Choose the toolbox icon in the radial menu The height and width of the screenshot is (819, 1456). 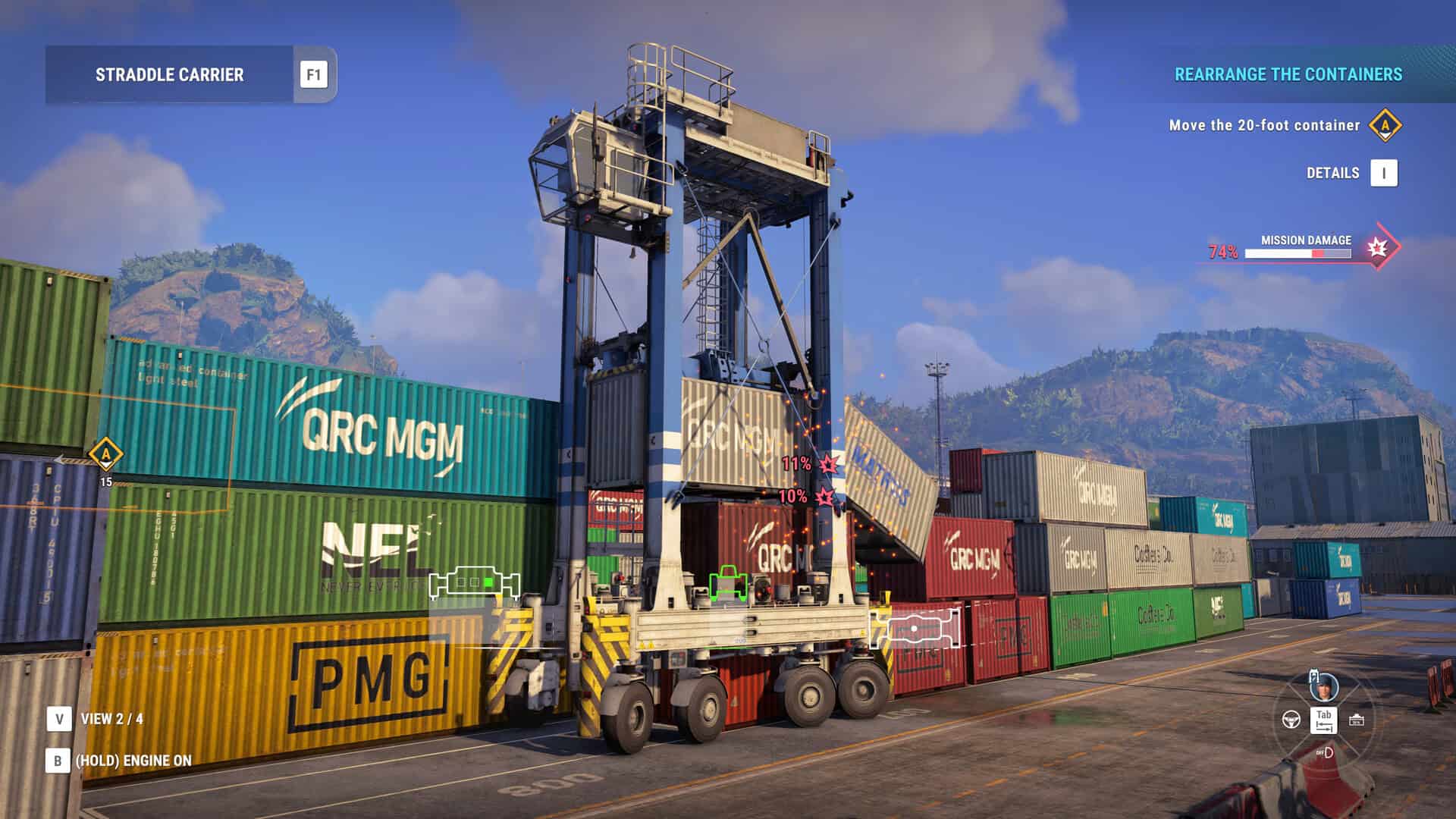pyautogui.click(x=1357, y=720)
